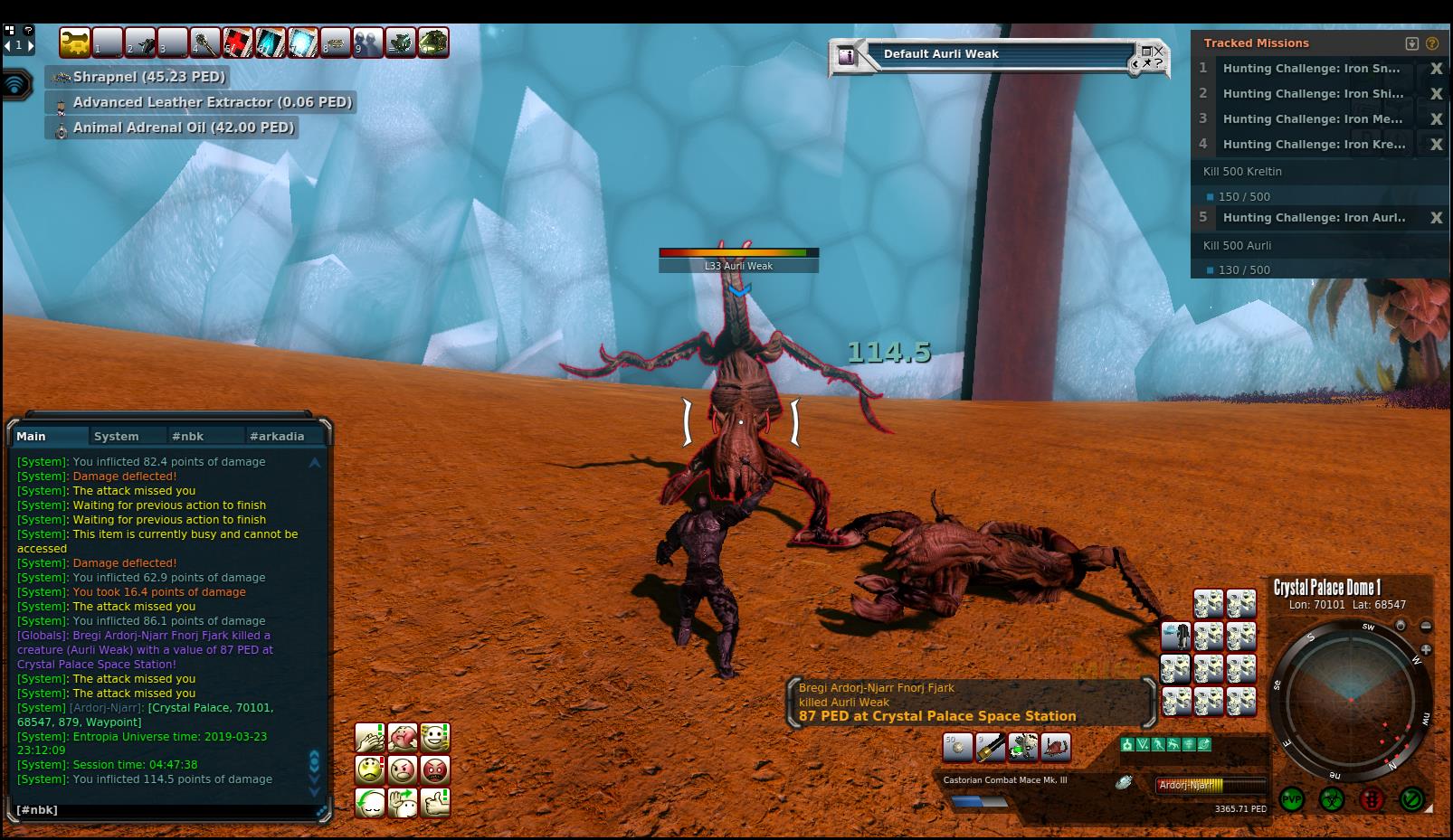The width and height of the screenshot is (1453, 840).
Task: Use the red cross heal slot
Action: 238,42
